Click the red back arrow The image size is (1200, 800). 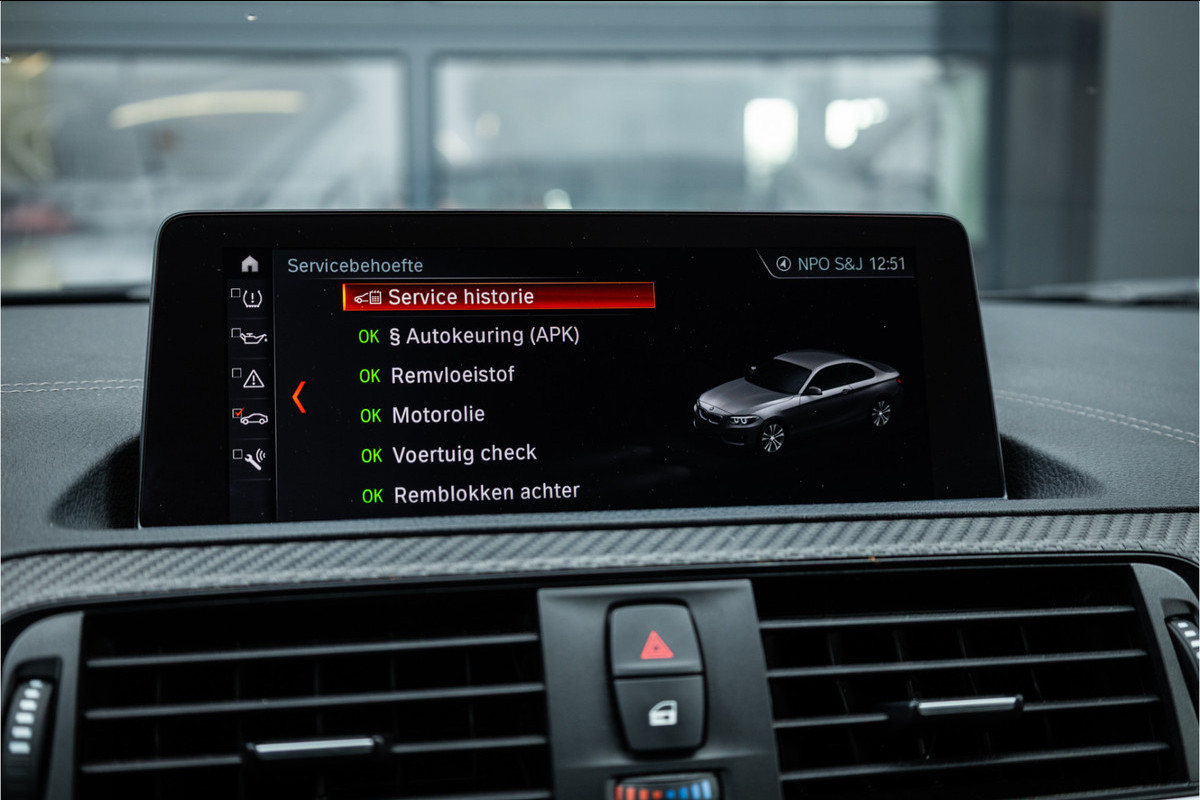coord(298,397)
